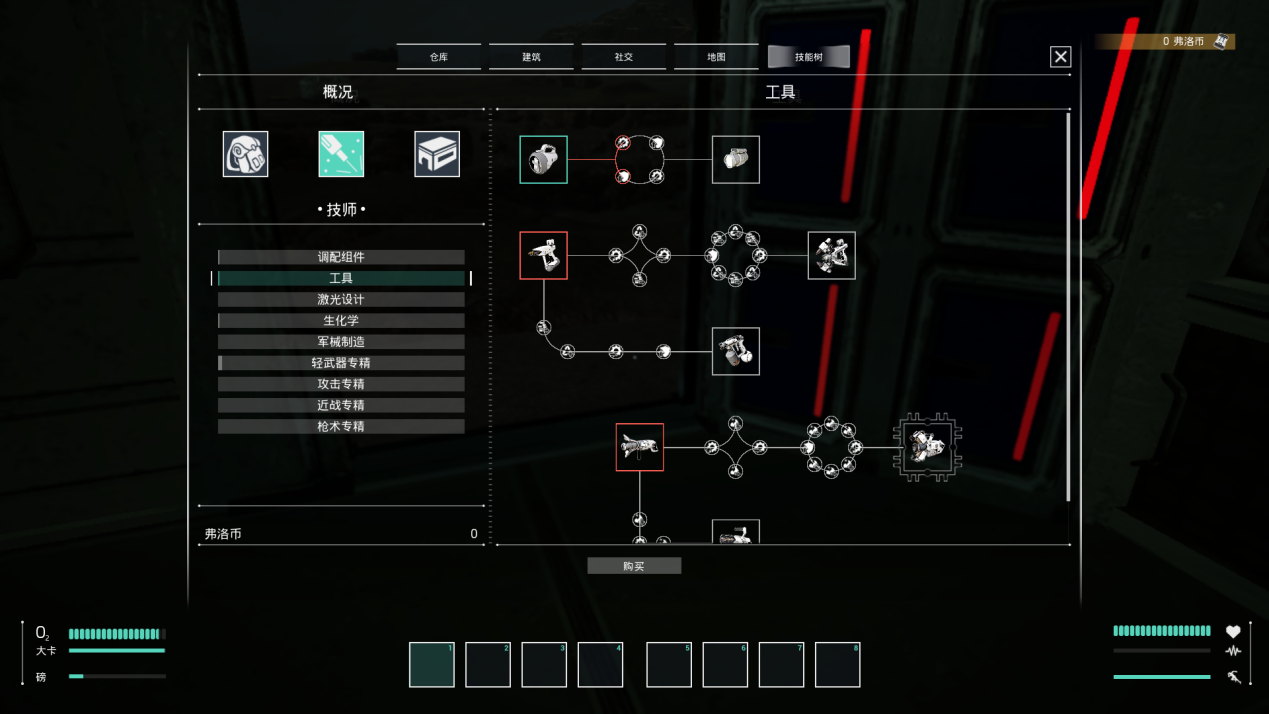Open the 攻击专精 skill category
Viewport: 1269px width, 714px height.
click(341, 384)
